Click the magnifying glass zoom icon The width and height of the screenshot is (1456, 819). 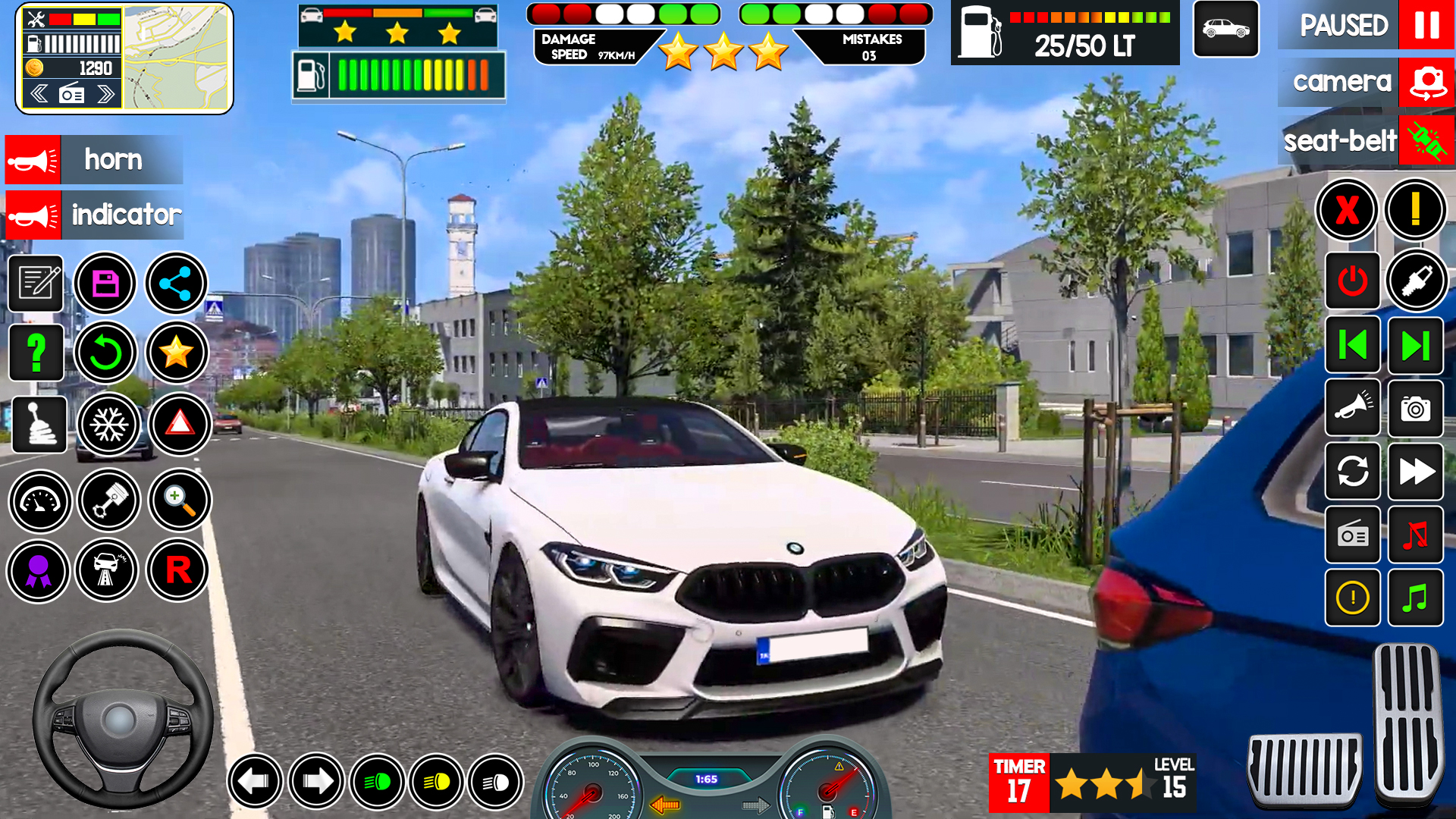tap(180, 500)
